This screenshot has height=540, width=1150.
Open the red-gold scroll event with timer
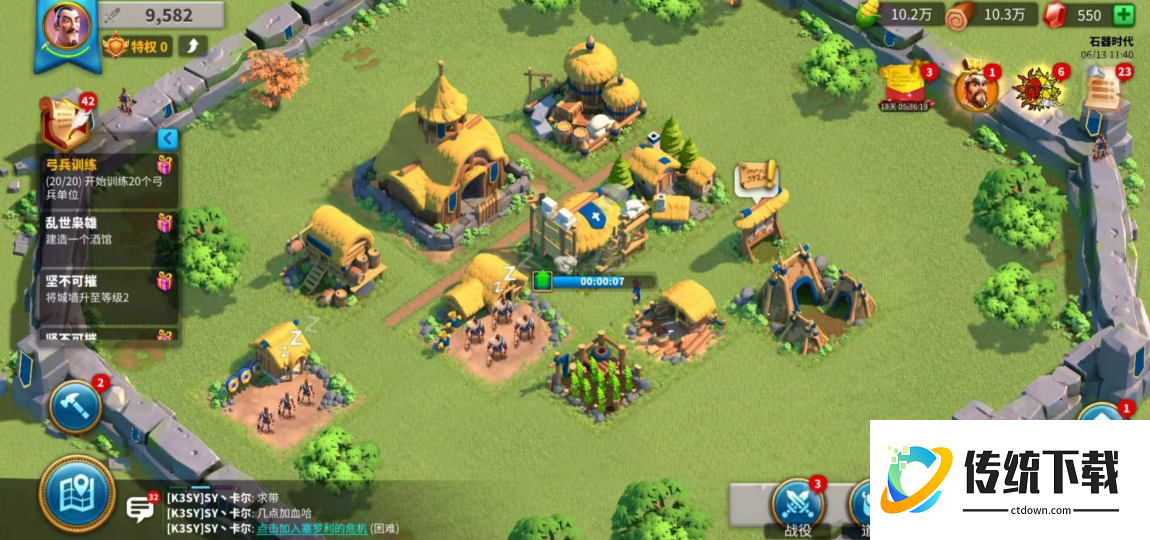(x=905, y=88)
